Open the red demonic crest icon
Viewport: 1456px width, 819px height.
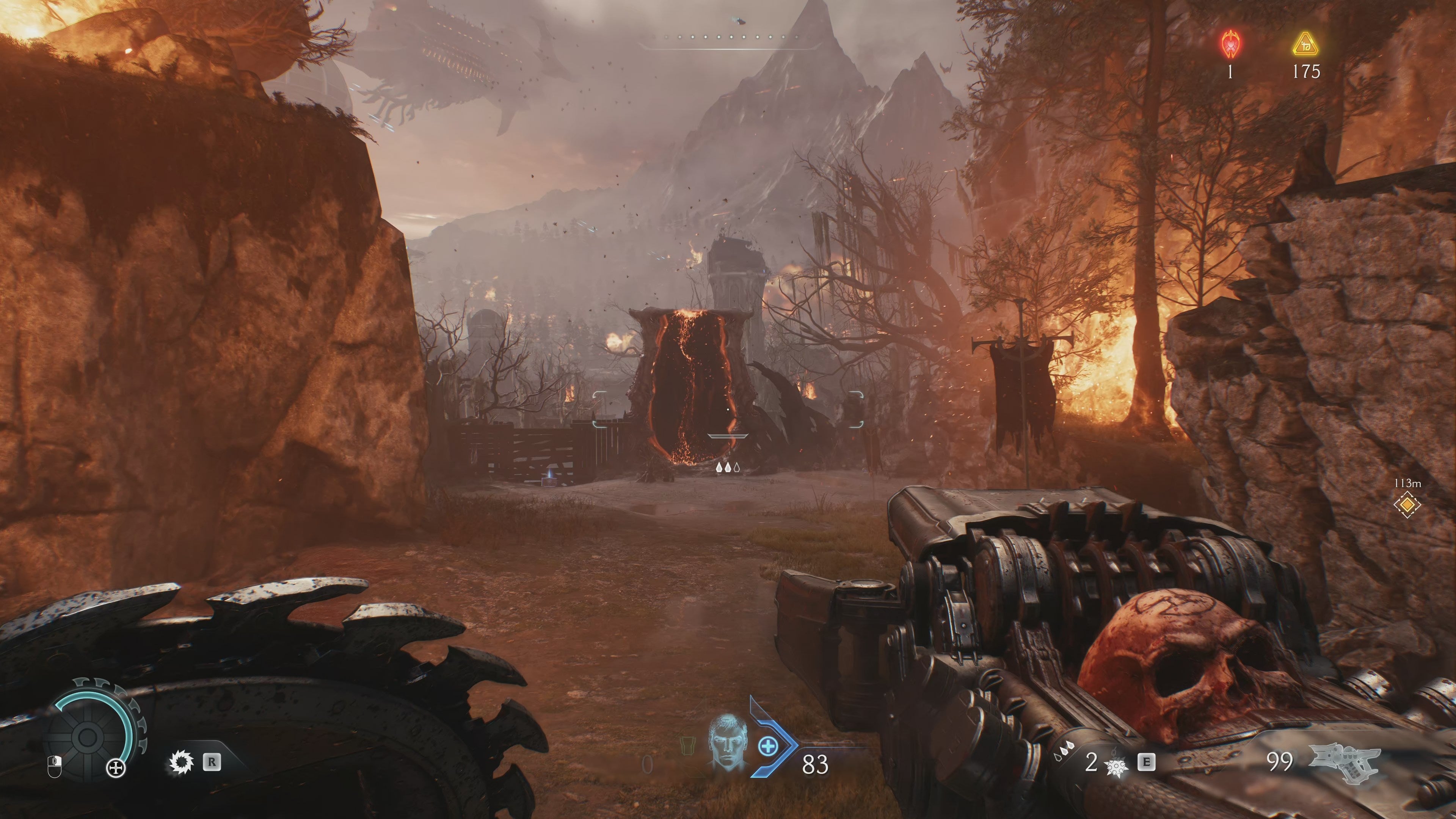(1229, 44)
